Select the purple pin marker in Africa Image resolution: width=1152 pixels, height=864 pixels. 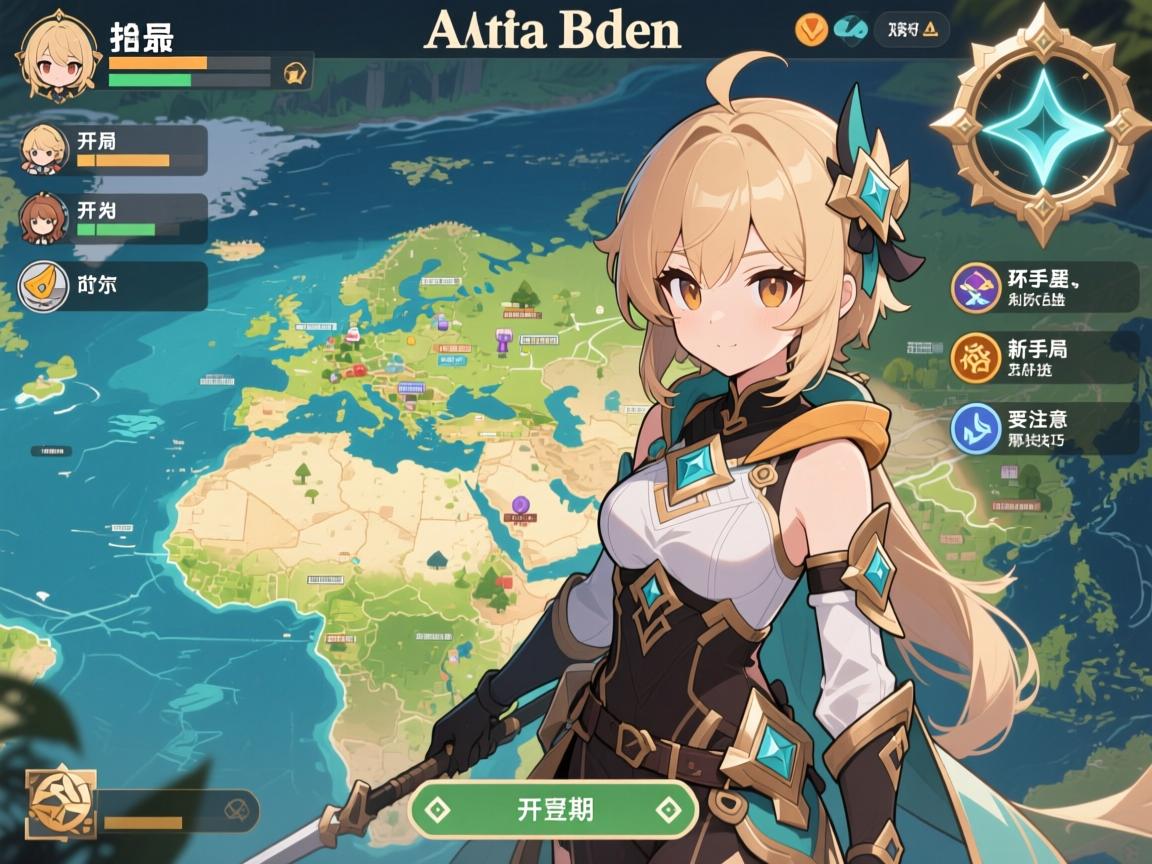519,505
